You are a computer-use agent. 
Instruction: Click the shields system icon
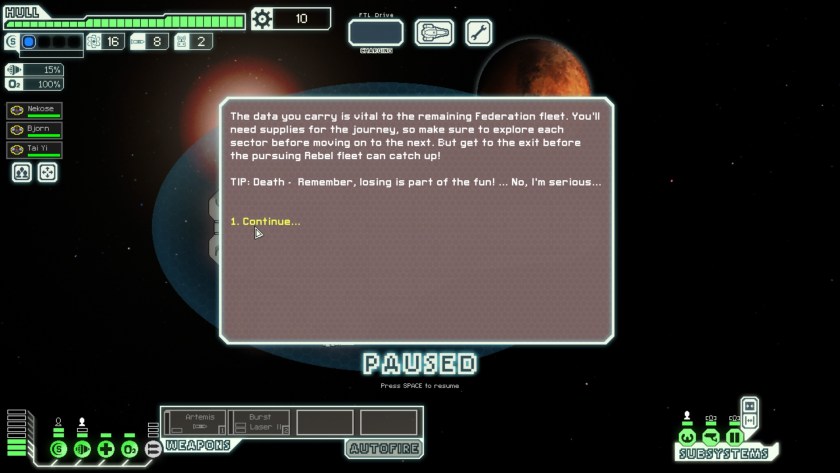pos(58,449)
